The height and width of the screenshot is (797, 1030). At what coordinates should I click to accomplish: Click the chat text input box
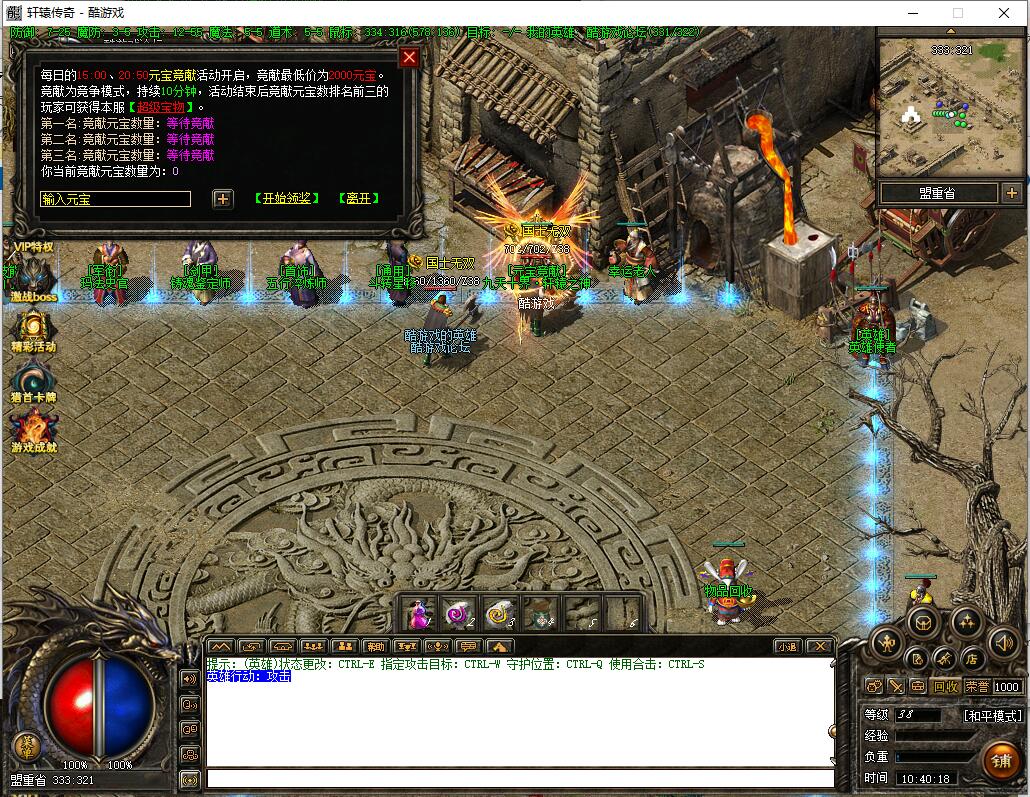pos(520,778)
